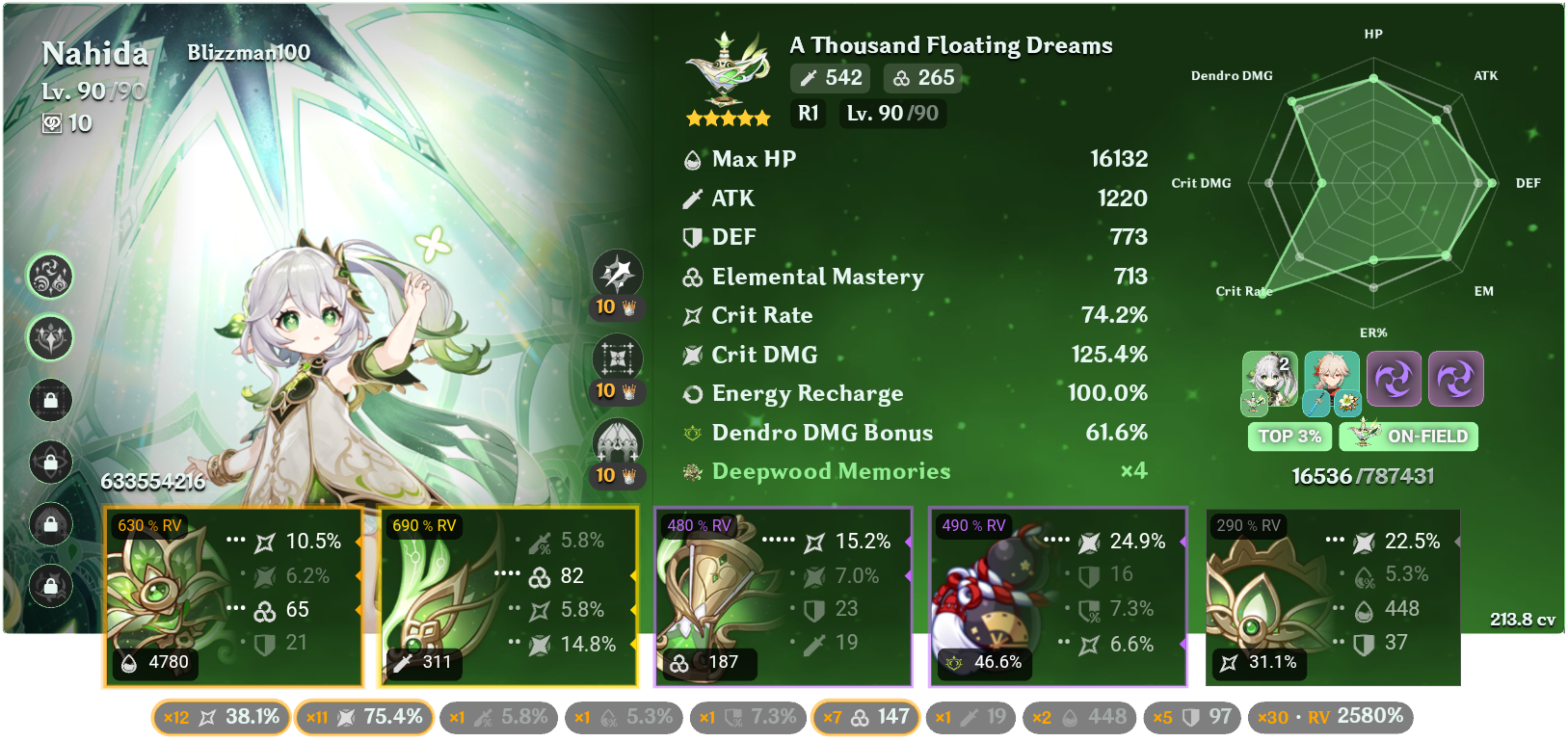Viewport: 1568px width, 742px height.
Task: Click the first purple Anemo swirl teammate slot
Action: click(1394, 379)
